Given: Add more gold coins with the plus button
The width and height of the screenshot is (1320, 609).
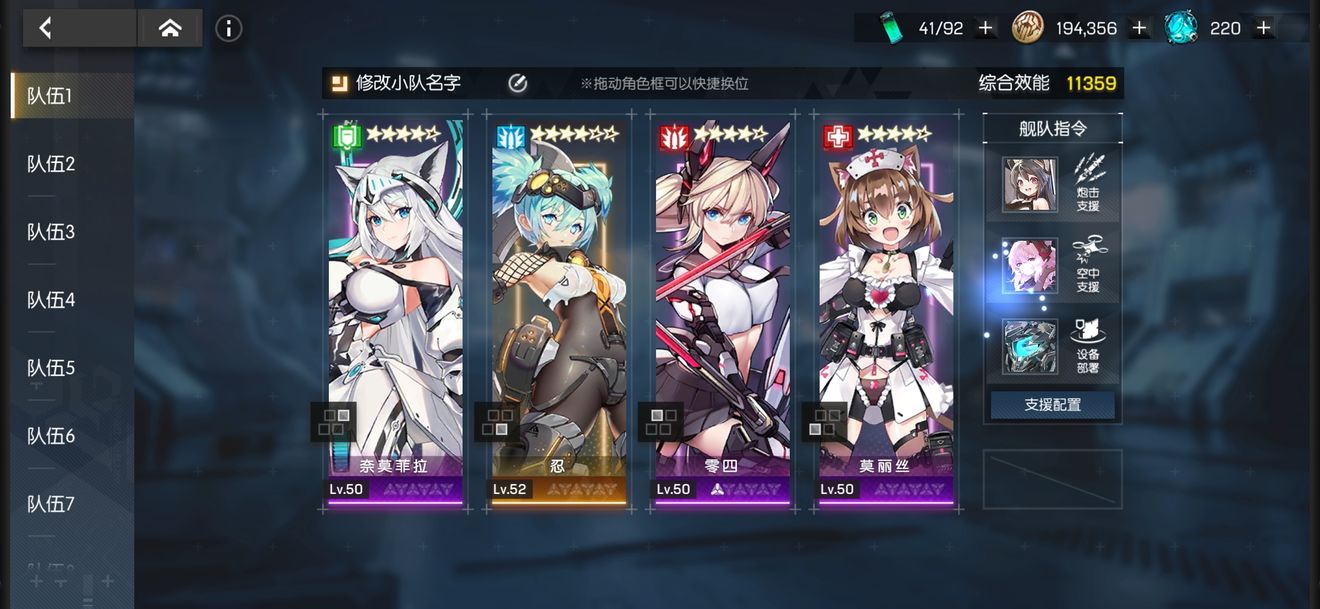Looking at the screenshot, I should 1139,28.
